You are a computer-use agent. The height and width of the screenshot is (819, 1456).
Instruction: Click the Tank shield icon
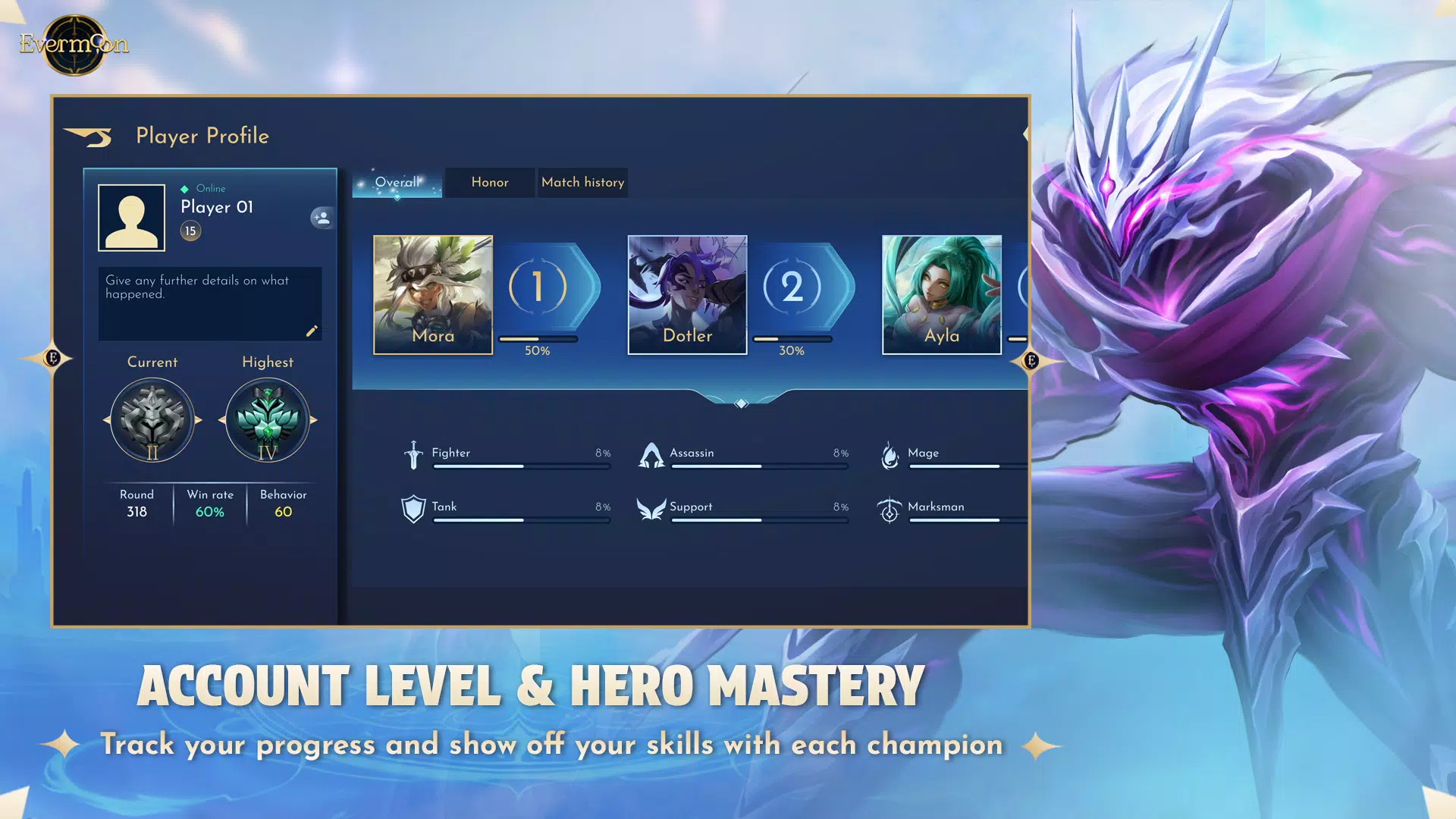pyautogui.click(x=413, y=507)
